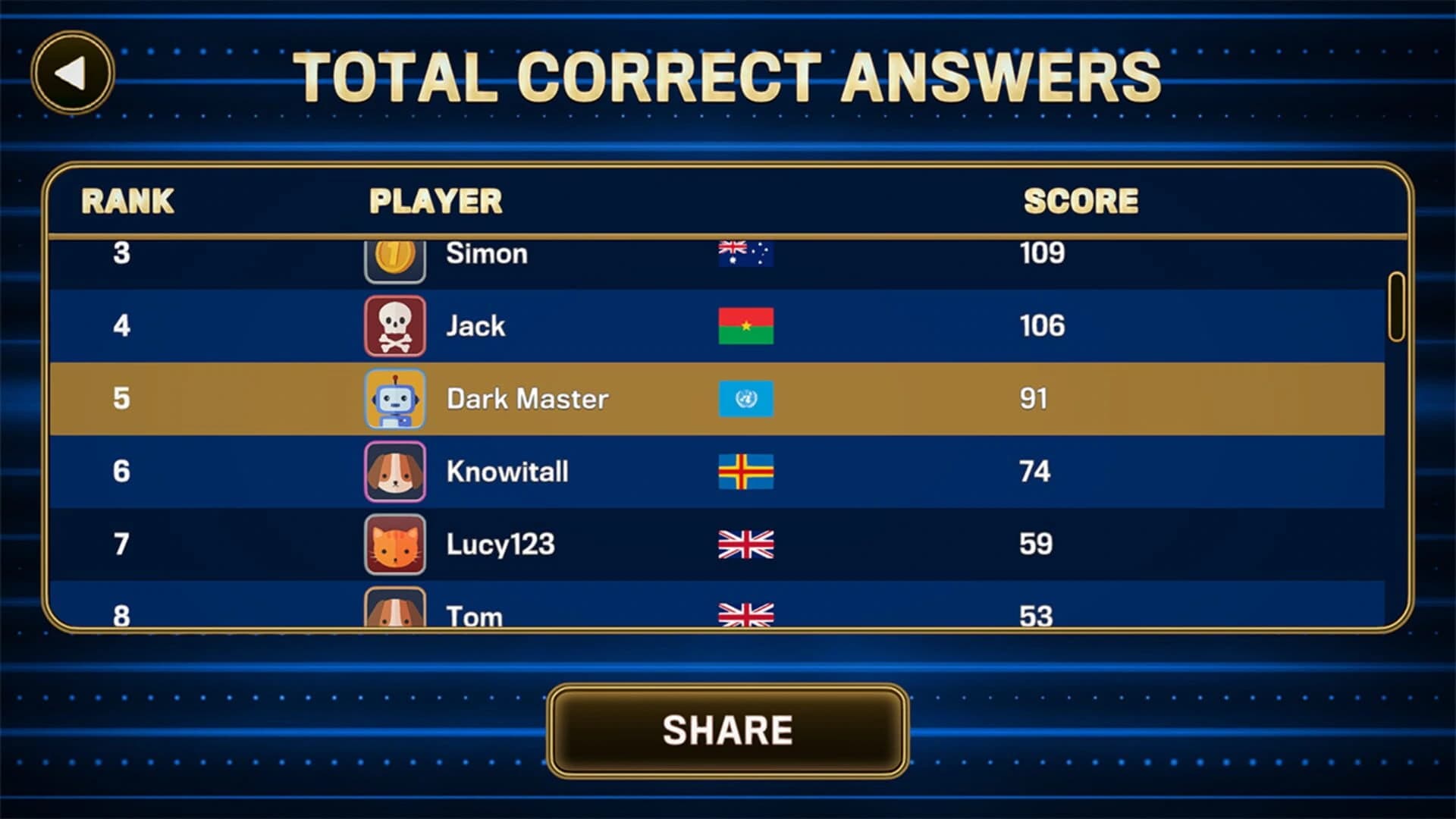Viewport: 1456px width, 819px height.
Task: Click the Åland flag beside Knowitall
Action: pos(745,471)
